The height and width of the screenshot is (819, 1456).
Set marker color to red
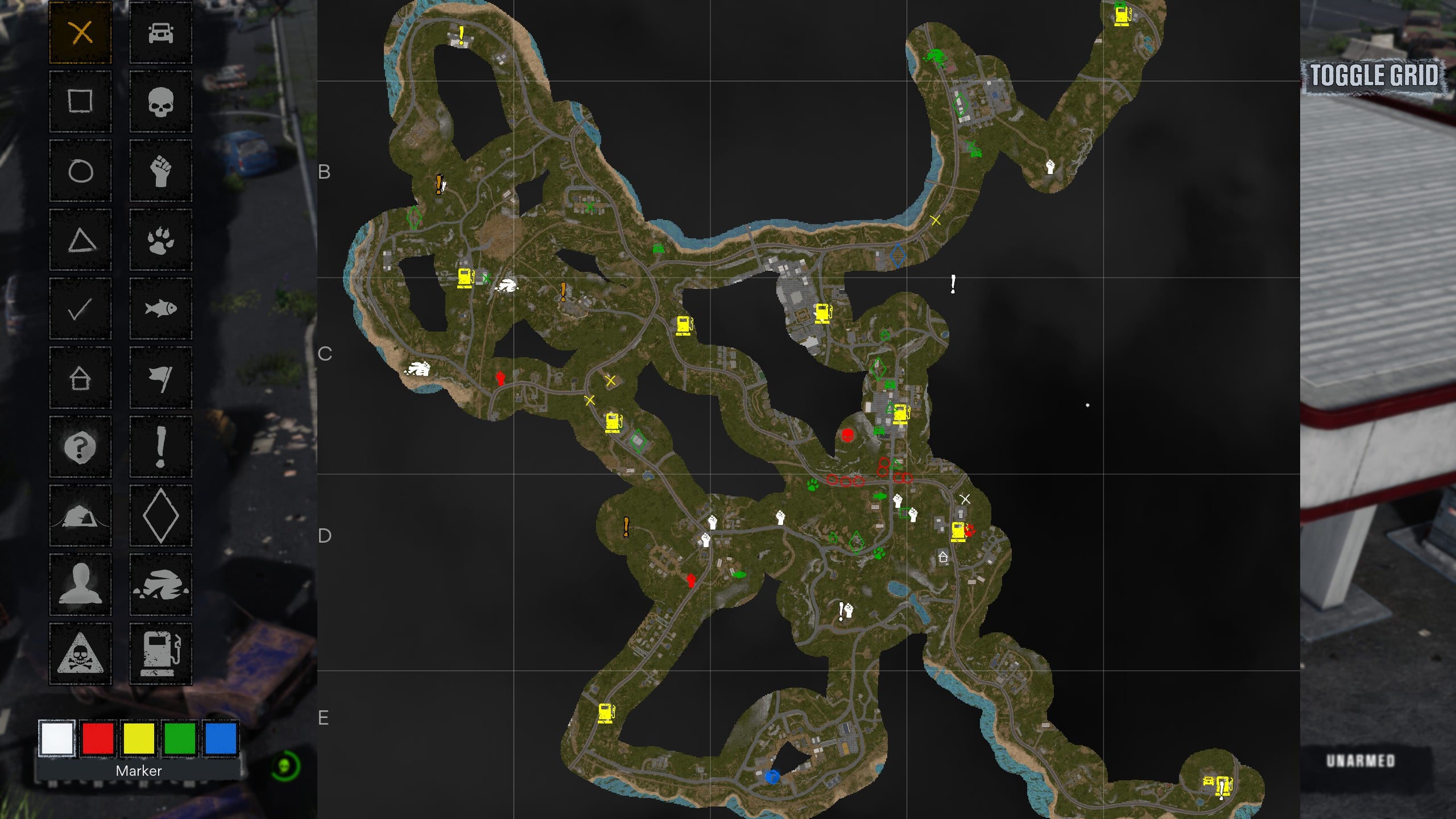pos(98,738)
